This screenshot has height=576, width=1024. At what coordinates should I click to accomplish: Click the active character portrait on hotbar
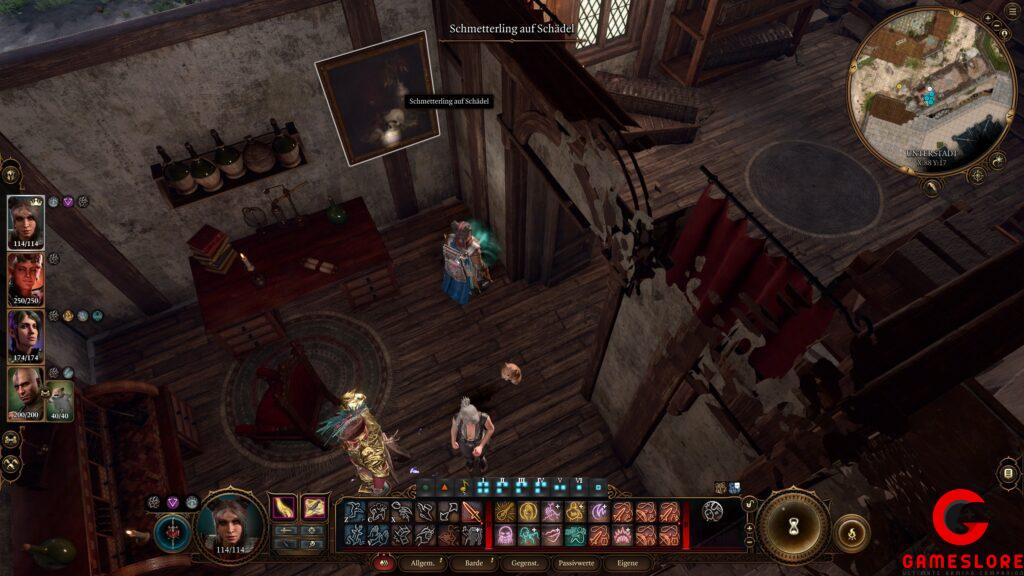(x=231, y=524)
